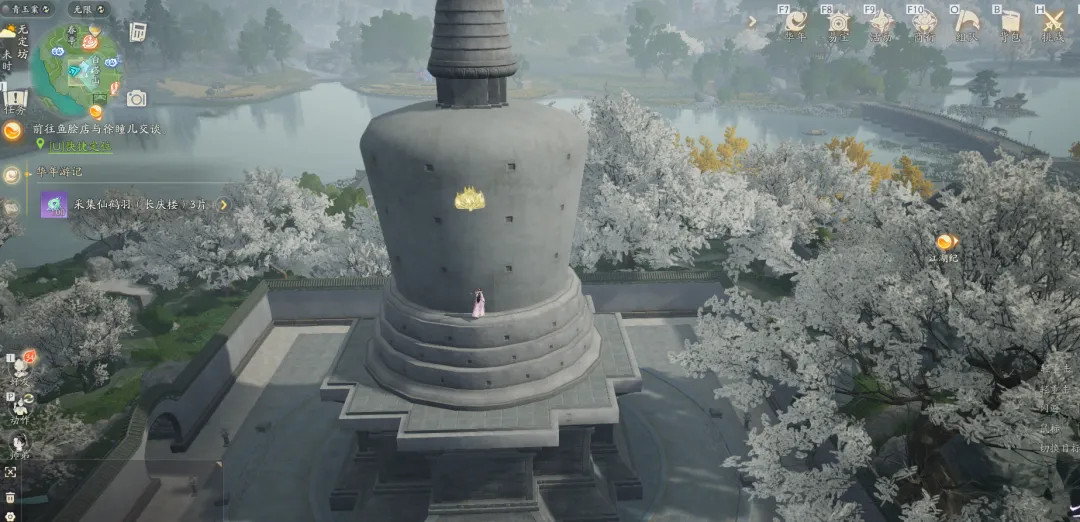Screen dimensions: 1080x522
Task: Open the camera photo mode icon
Action: [x=136, y=98]
